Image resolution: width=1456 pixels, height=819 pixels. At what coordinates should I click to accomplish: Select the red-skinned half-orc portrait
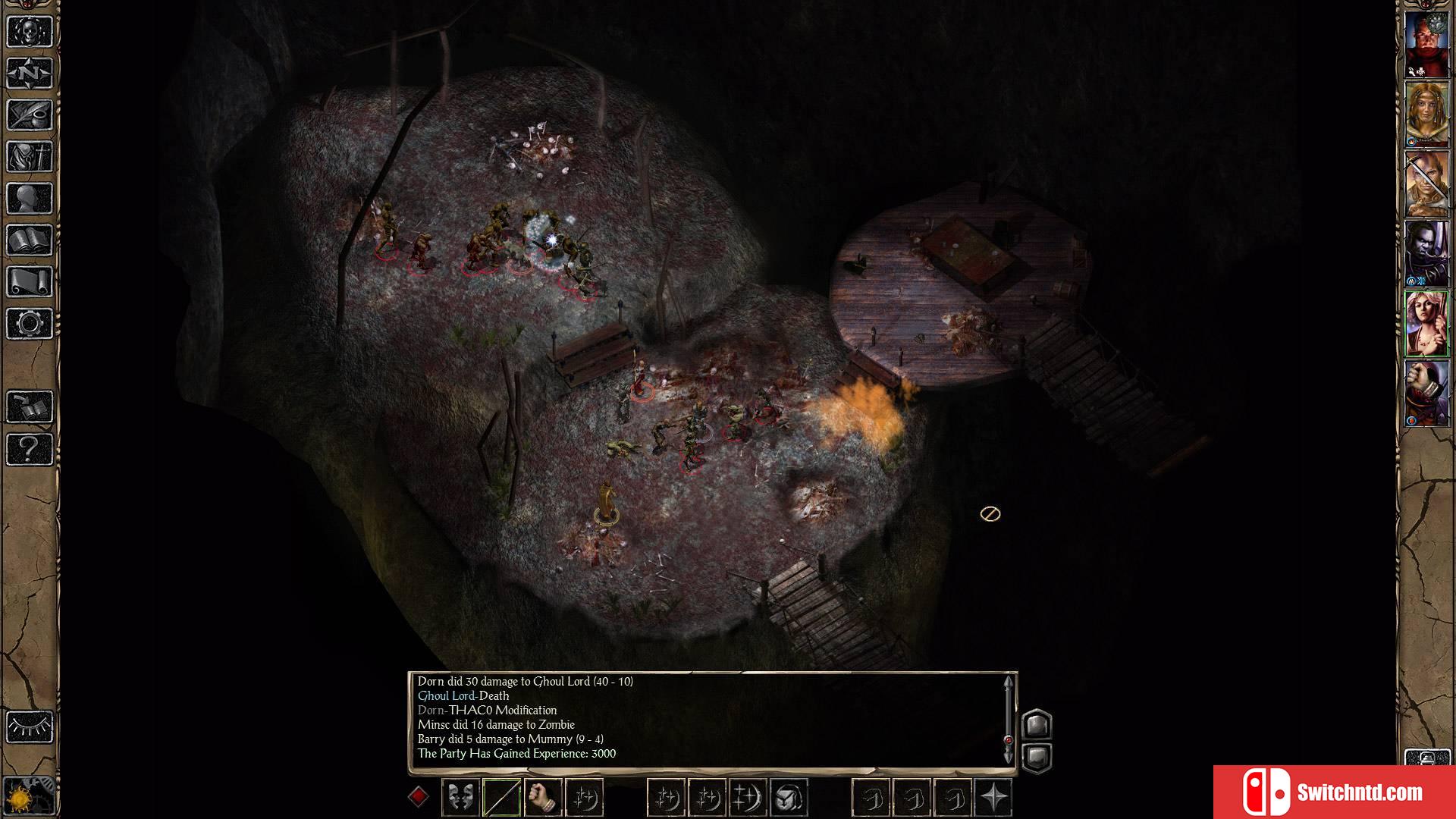pos(1426,44)
